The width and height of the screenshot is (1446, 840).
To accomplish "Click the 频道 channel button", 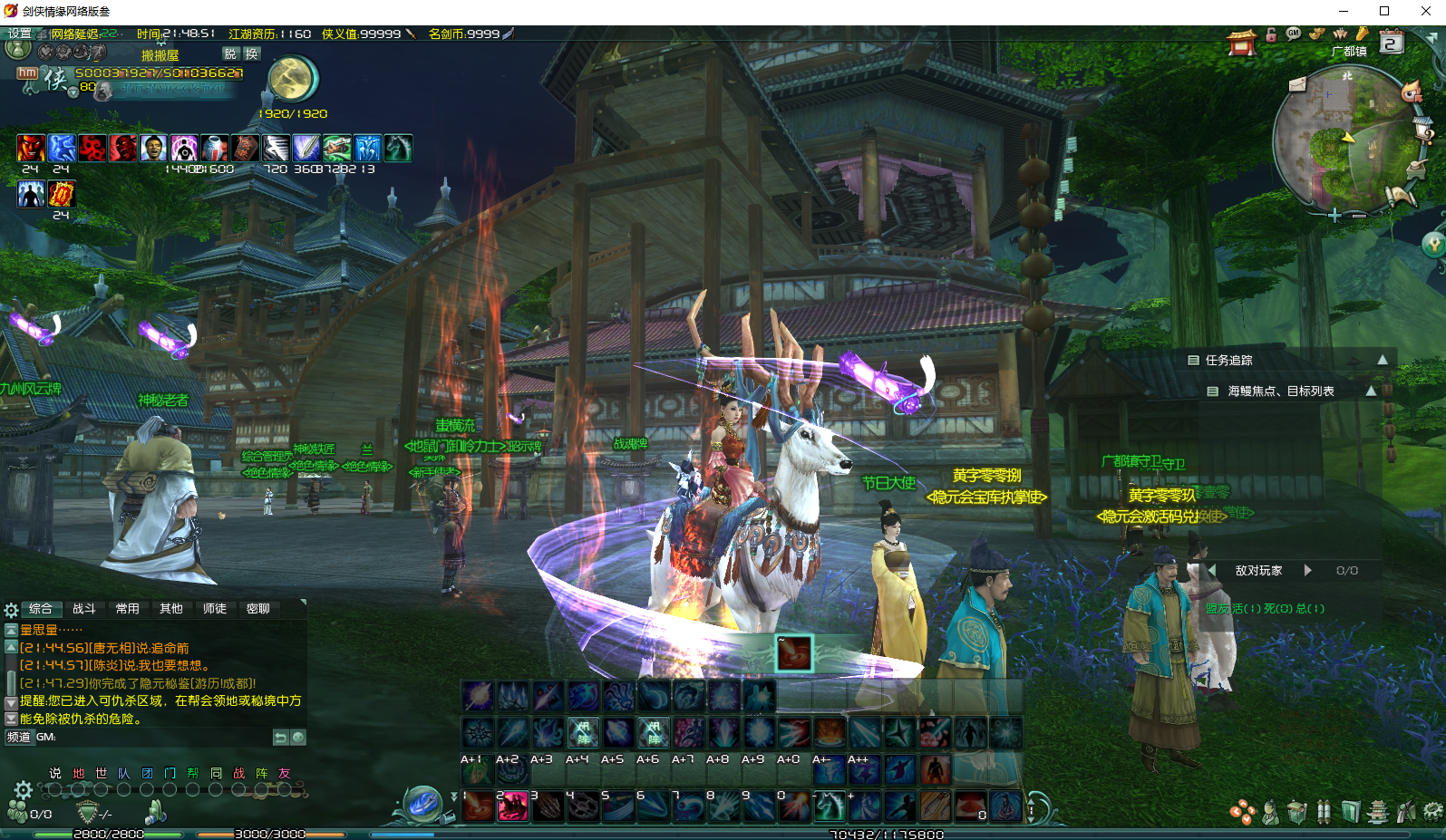I will pos(19,738).
